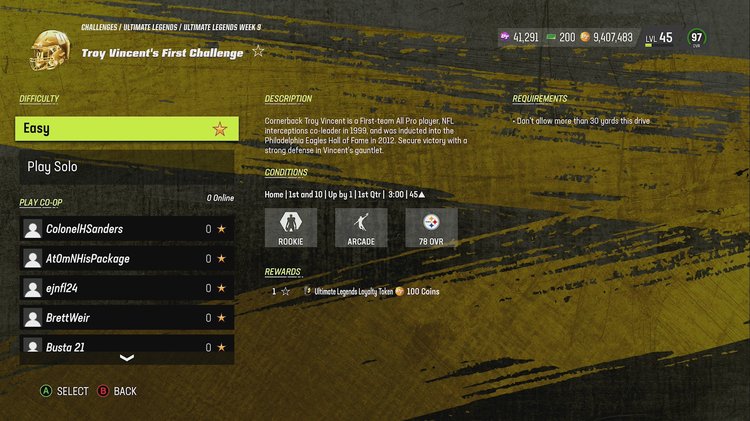
Task: Open the Level 45 progress indicator
Action: pos(659,38)
